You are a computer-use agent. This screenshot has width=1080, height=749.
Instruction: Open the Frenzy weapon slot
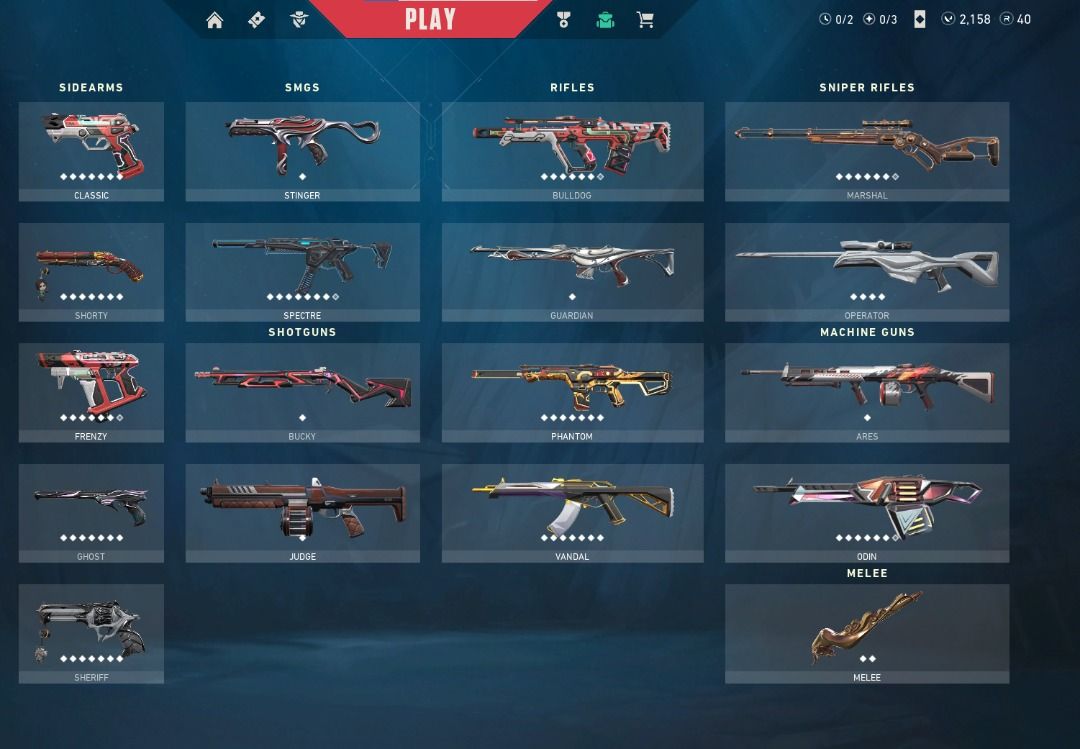point(91,392)
